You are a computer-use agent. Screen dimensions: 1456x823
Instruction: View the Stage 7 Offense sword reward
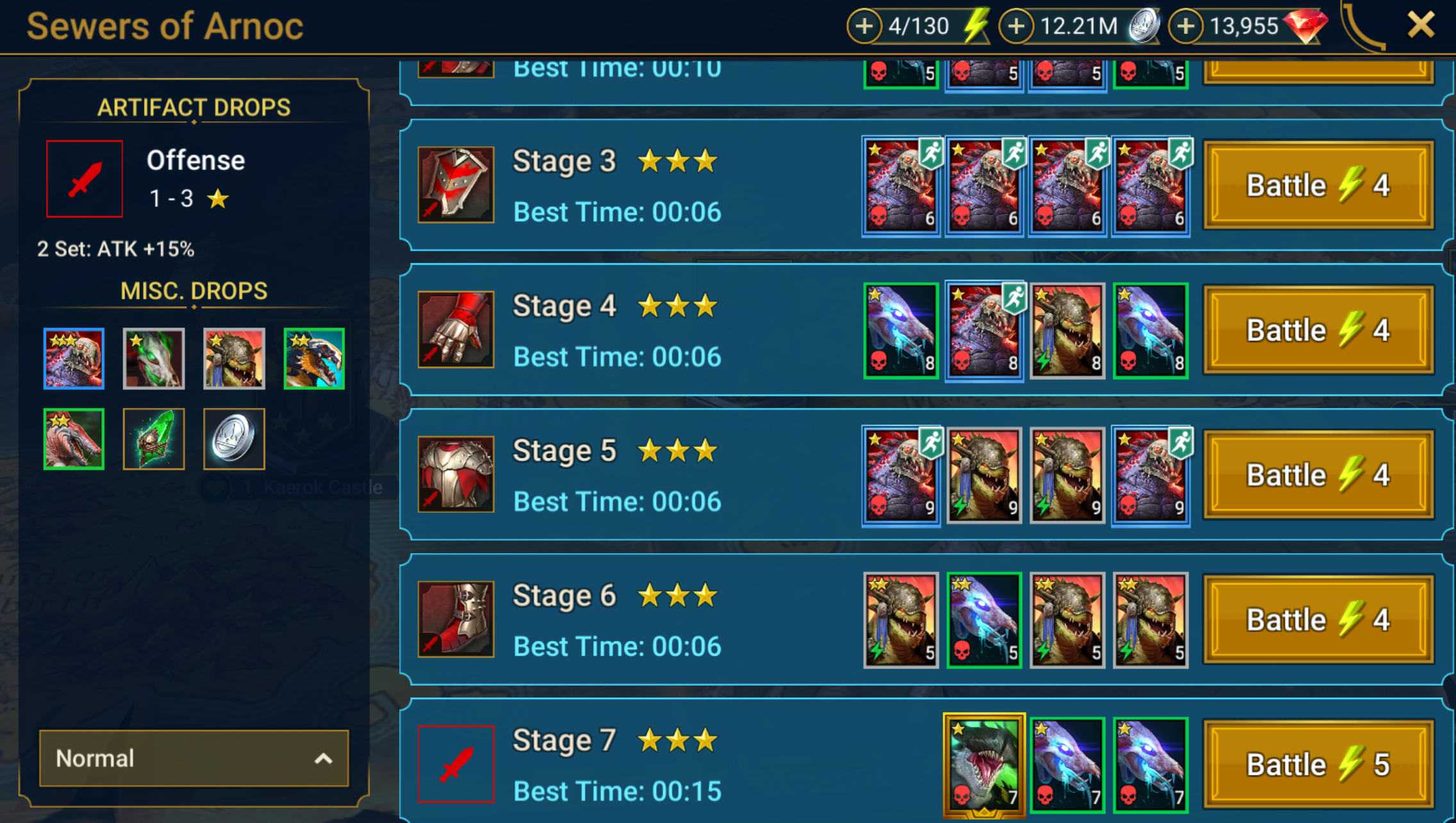[456, 763]
